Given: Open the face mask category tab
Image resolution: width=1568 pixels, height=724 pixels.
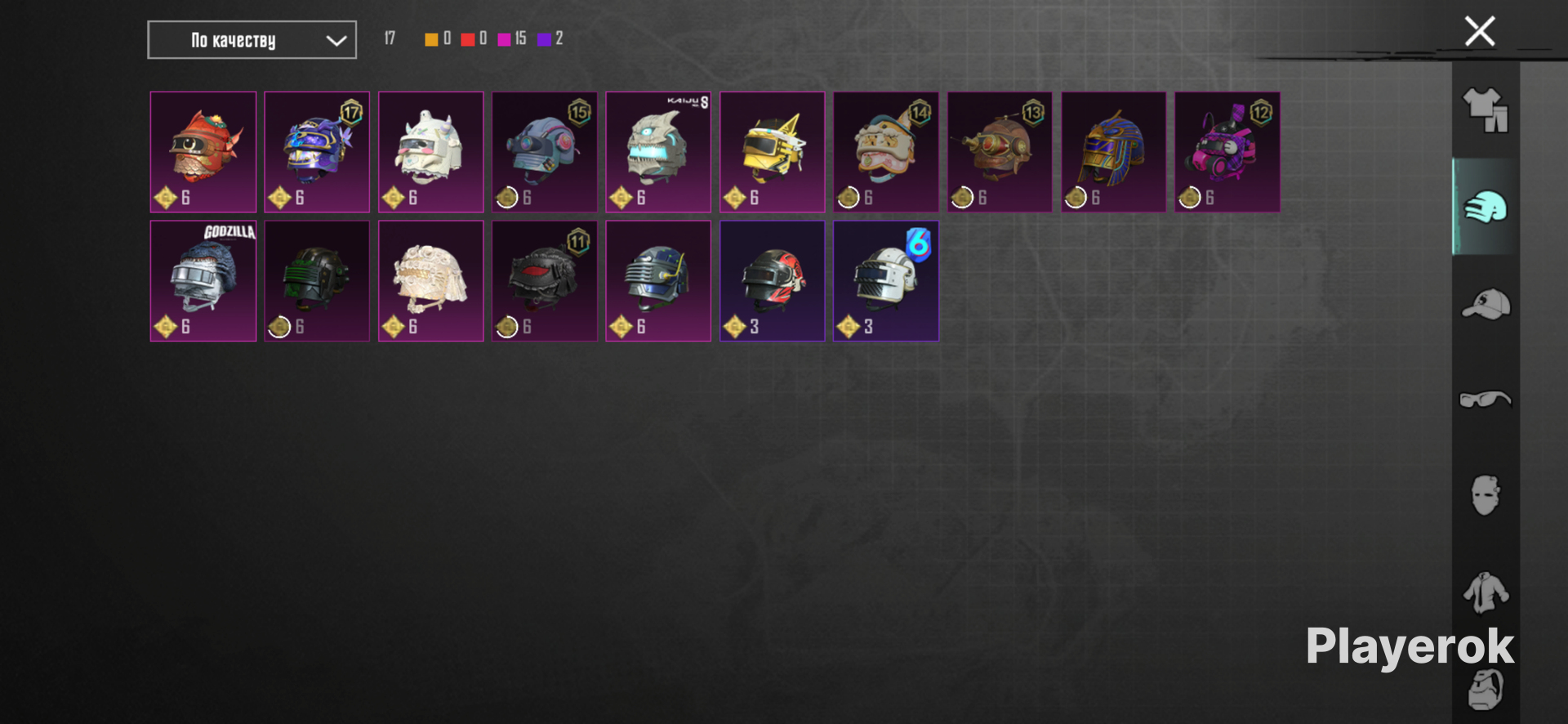Looking at the screenshot, I should pos(1485,495).
